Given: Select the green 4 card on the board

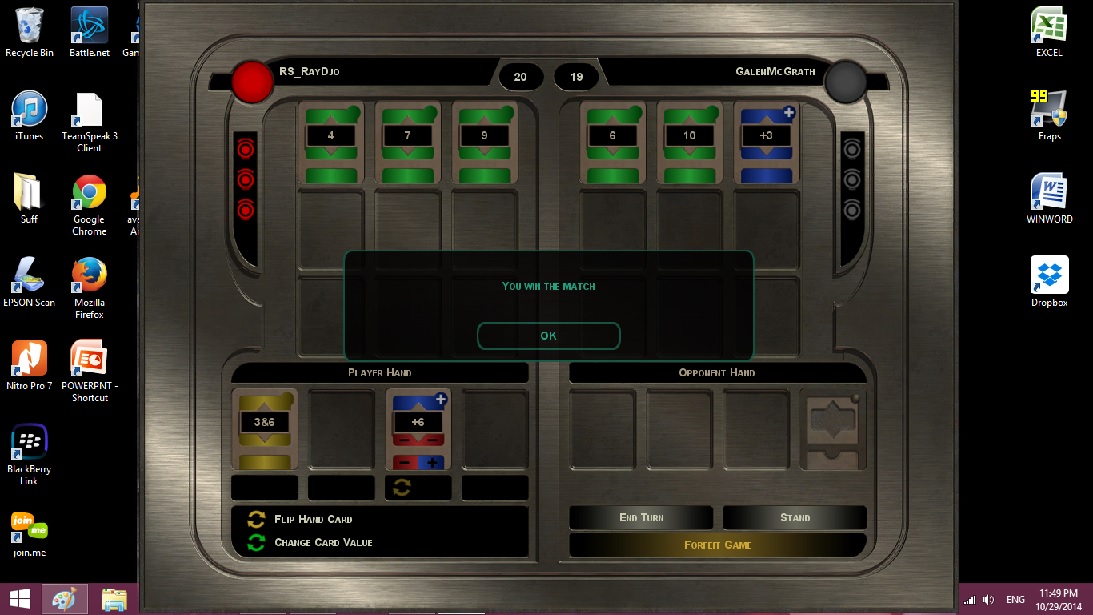Looking at the screenshot, I should tap(331, 143).
